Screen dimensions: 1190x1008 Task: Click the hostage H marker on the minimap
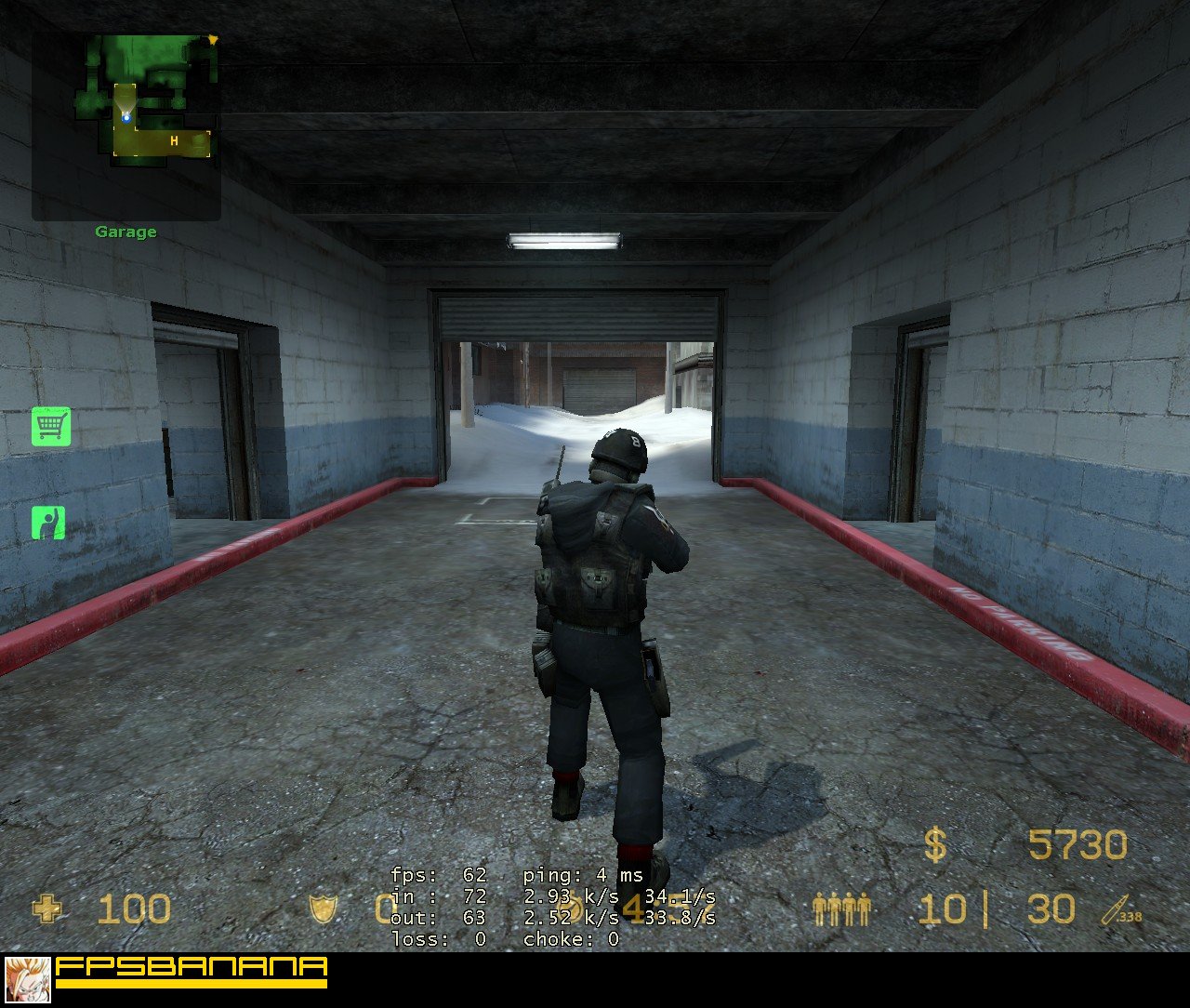tap(173, 139)
